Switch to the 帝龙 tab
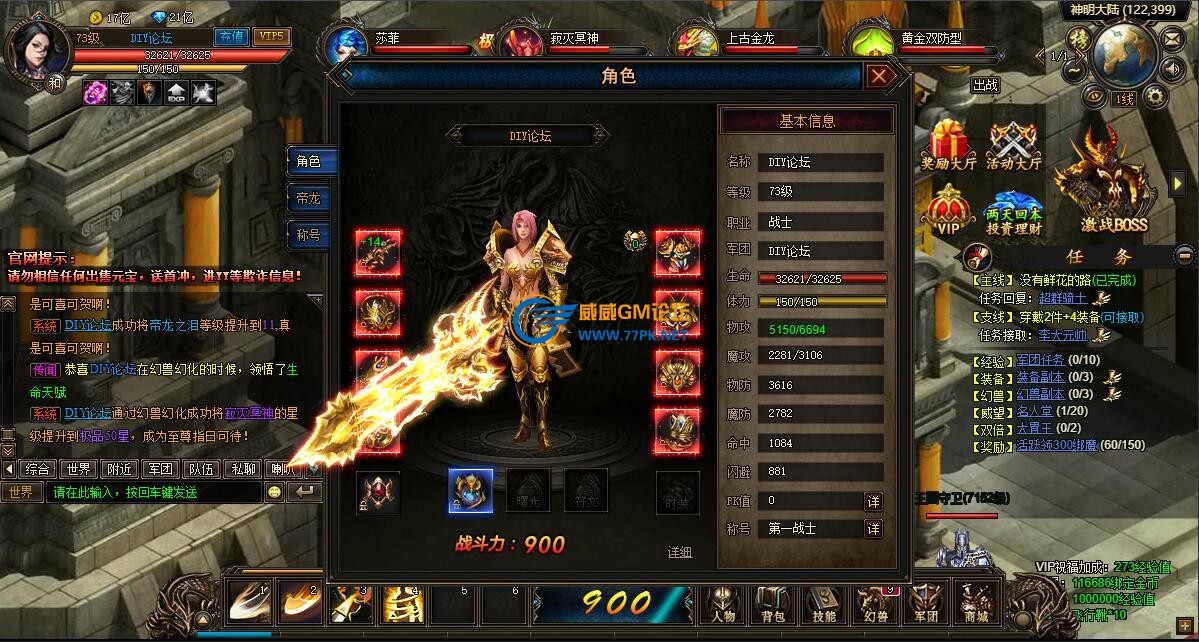 (309, 198)
